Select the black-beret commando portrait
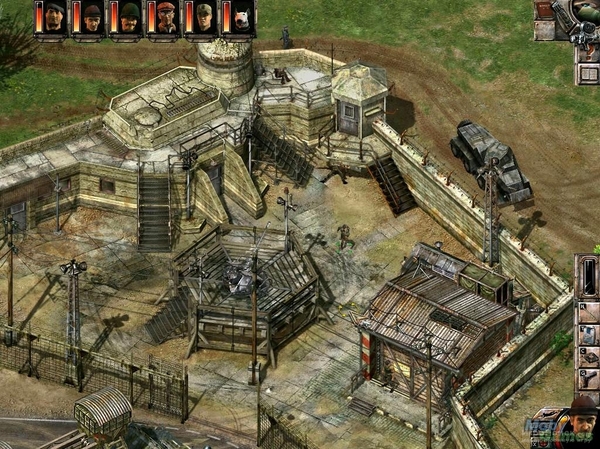 click(x=54, y=18)
